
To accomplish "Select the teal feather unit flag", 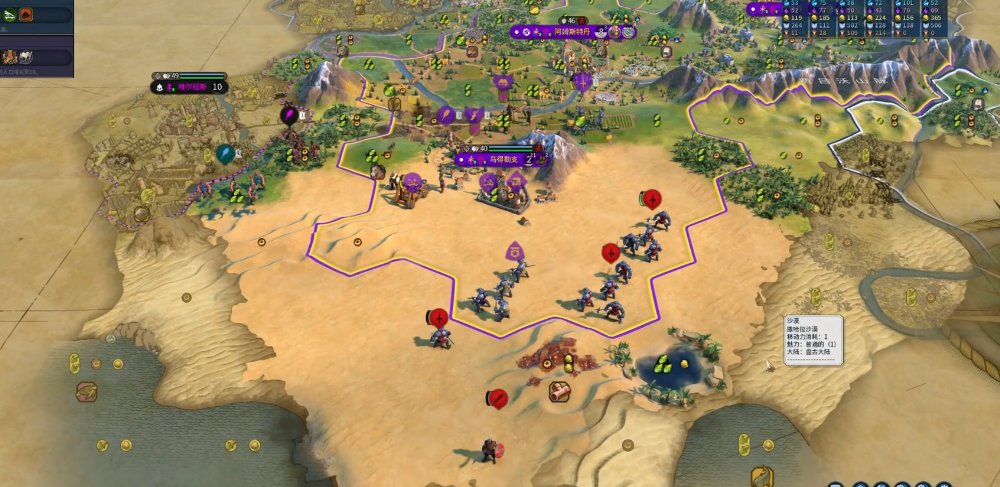I will tap(225, 154).
